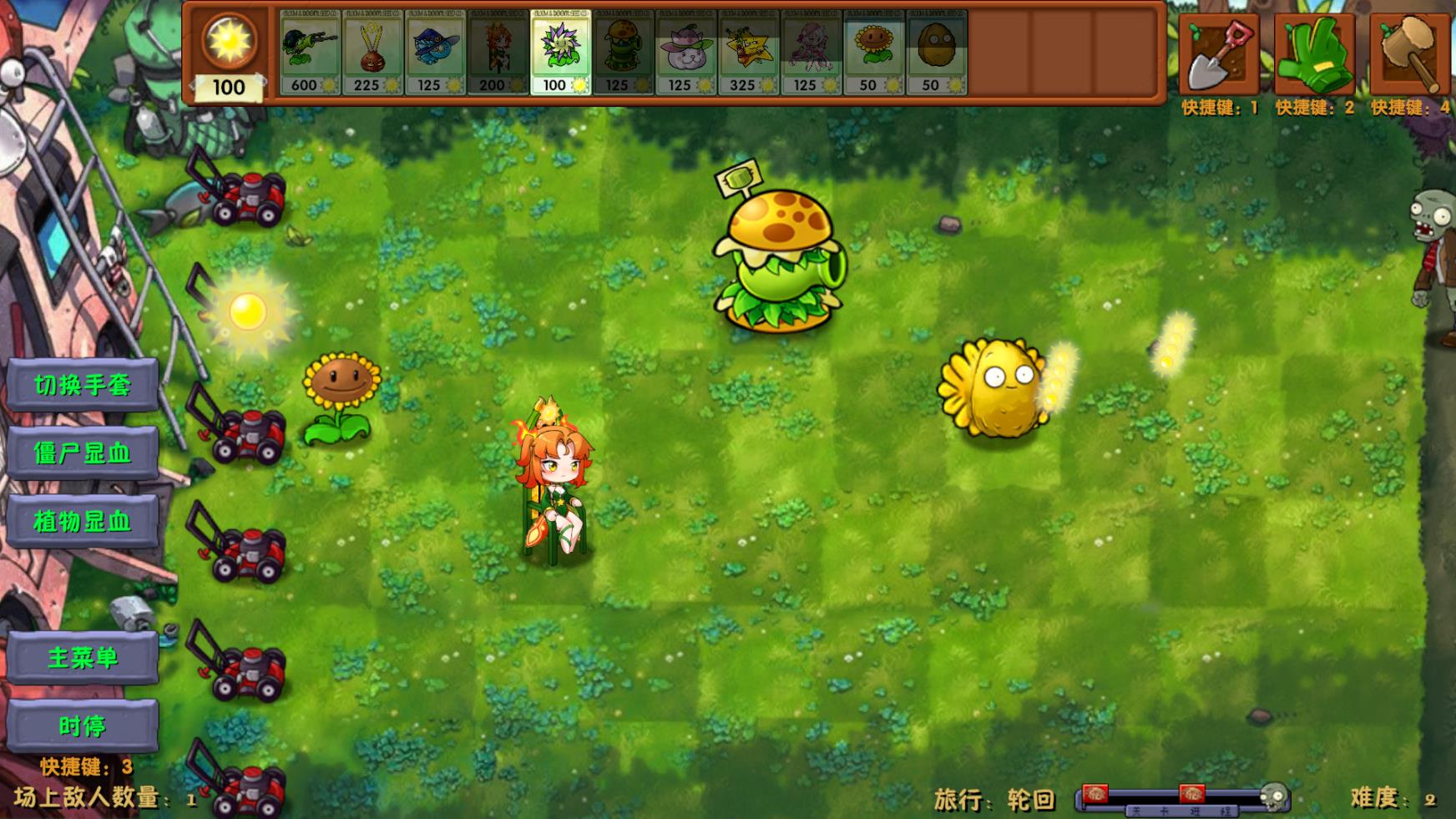Choose the pink-haired girl seed card

coord(811,52)
